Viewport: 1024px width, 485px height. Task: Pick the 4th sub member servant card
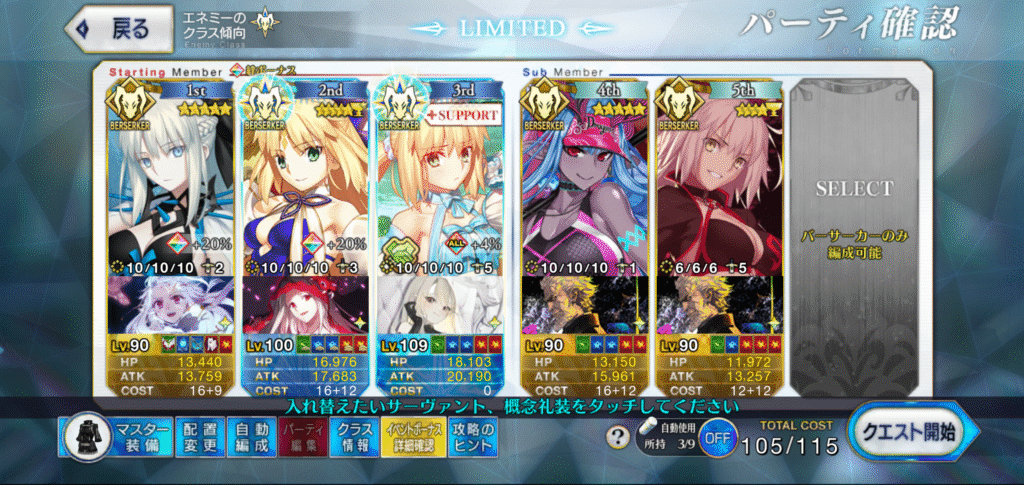tap(585, 180)
